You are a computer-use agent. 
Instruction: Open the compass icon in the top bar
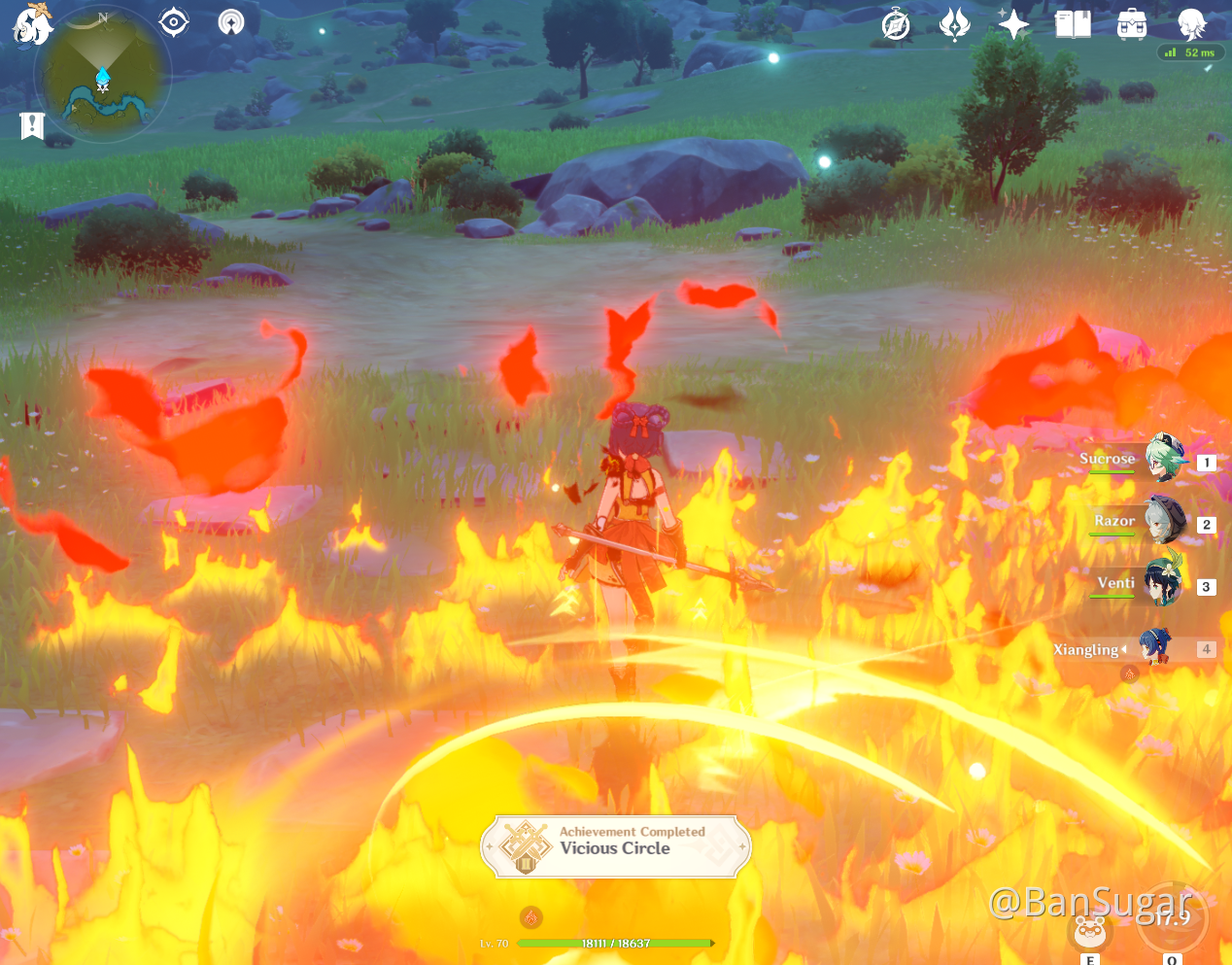pos(896,25)
